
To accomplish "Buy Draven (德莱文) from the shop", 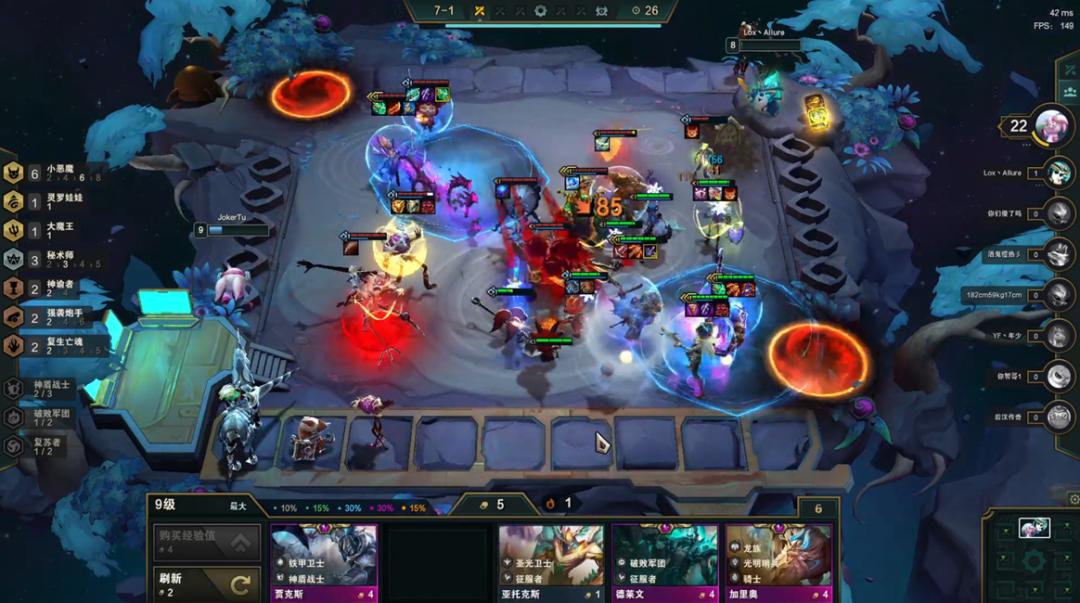I will click(665, 561).
